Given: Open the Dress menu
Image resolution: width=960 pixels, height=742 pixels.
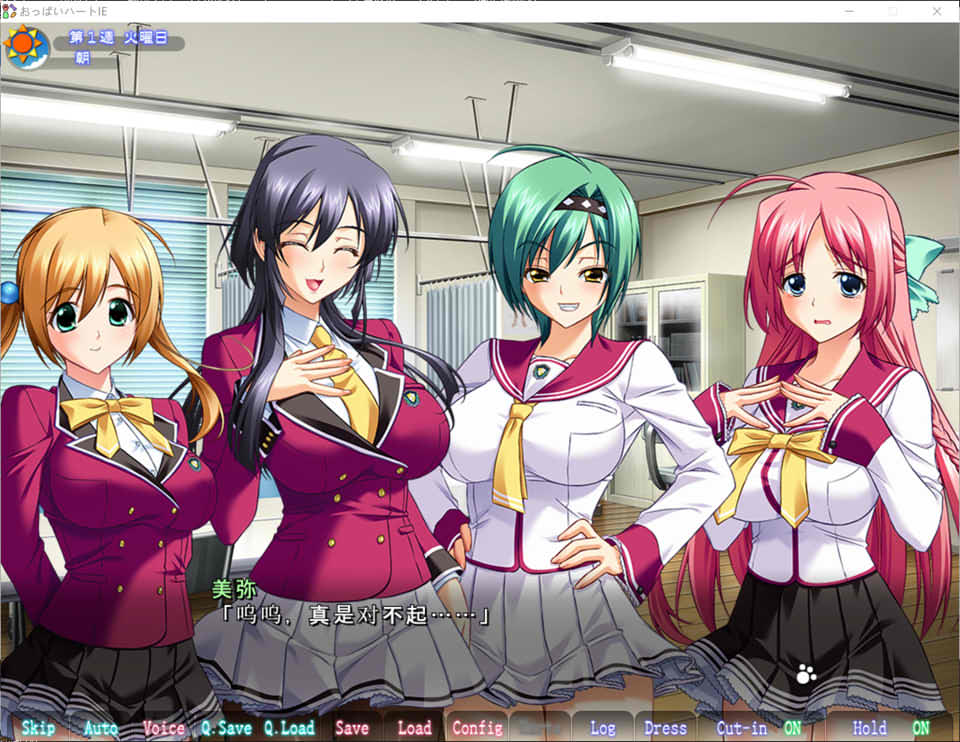Looking at the screenshot, I should [x=665, y=728].
